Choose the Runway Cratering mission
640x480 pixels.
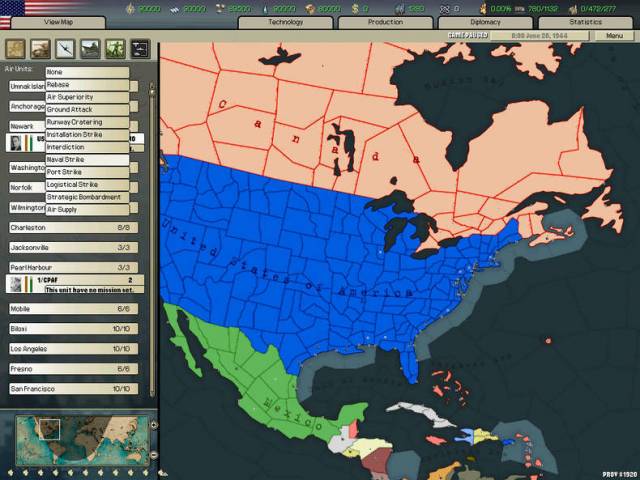coord(87,122)
